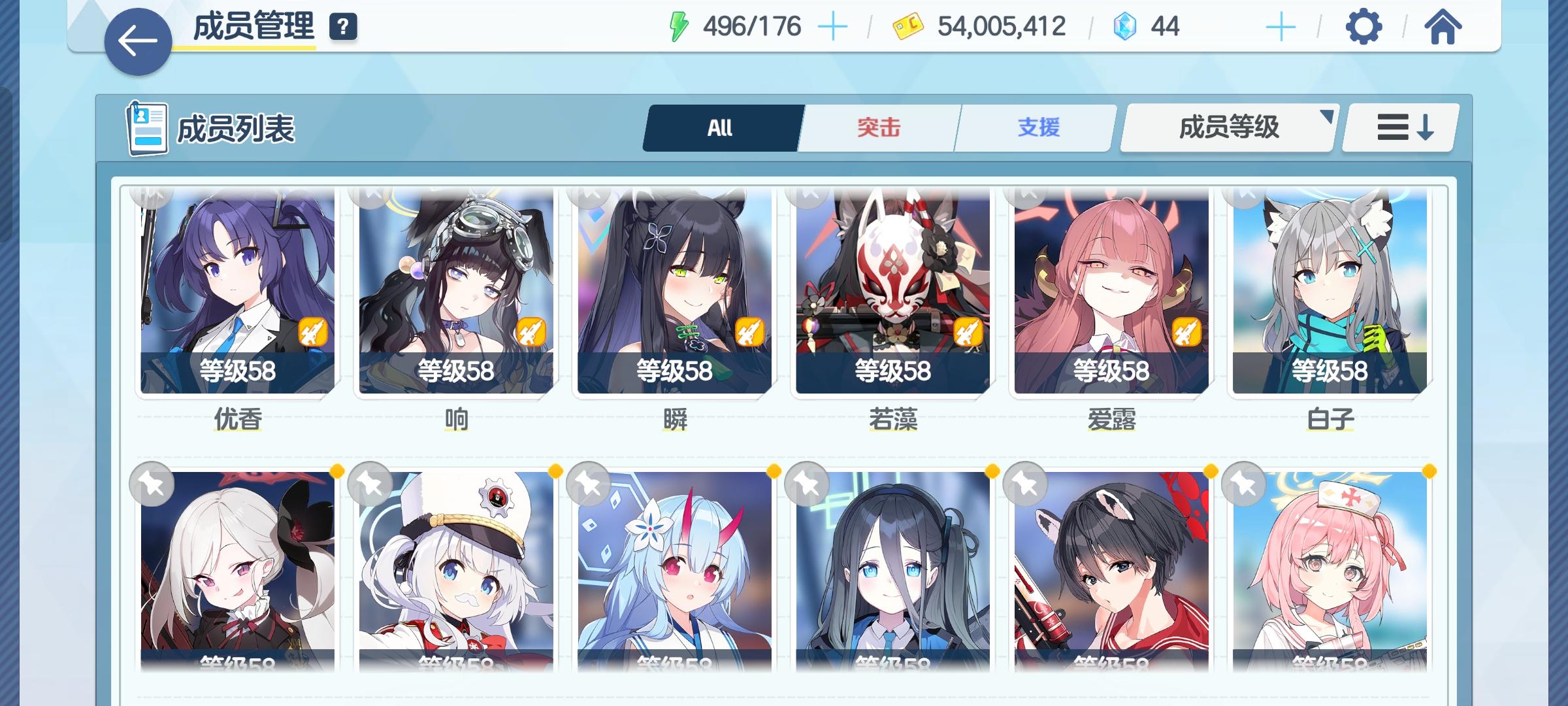Screen dimensions: 1568x706
Task: Open the help question mark beside 成员管理
Action: [342, 27]
